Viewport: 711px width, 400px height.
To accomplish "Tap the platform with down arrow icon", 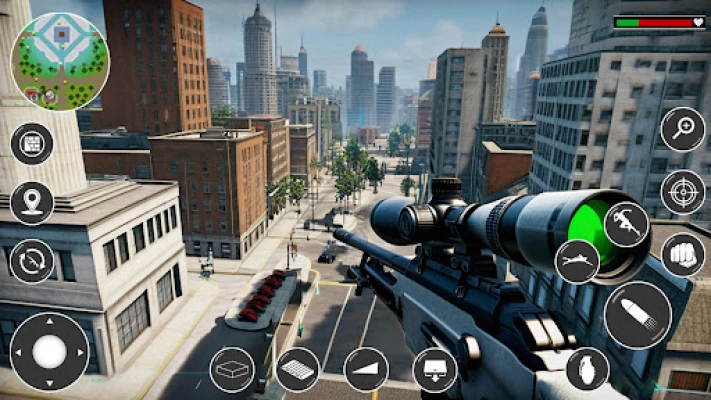I will [435, 369].
